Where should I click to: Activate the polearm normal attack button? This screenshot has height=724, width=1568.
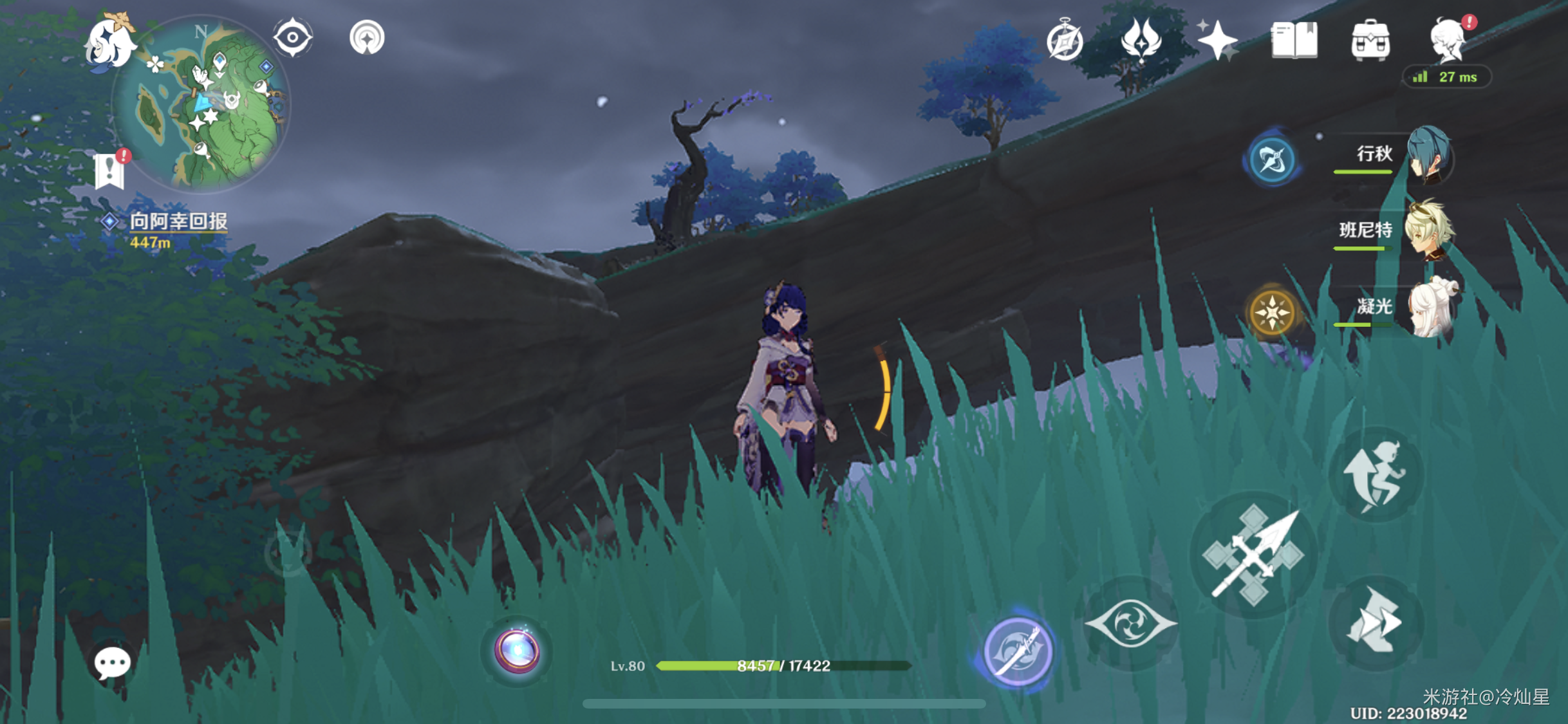1253,555
